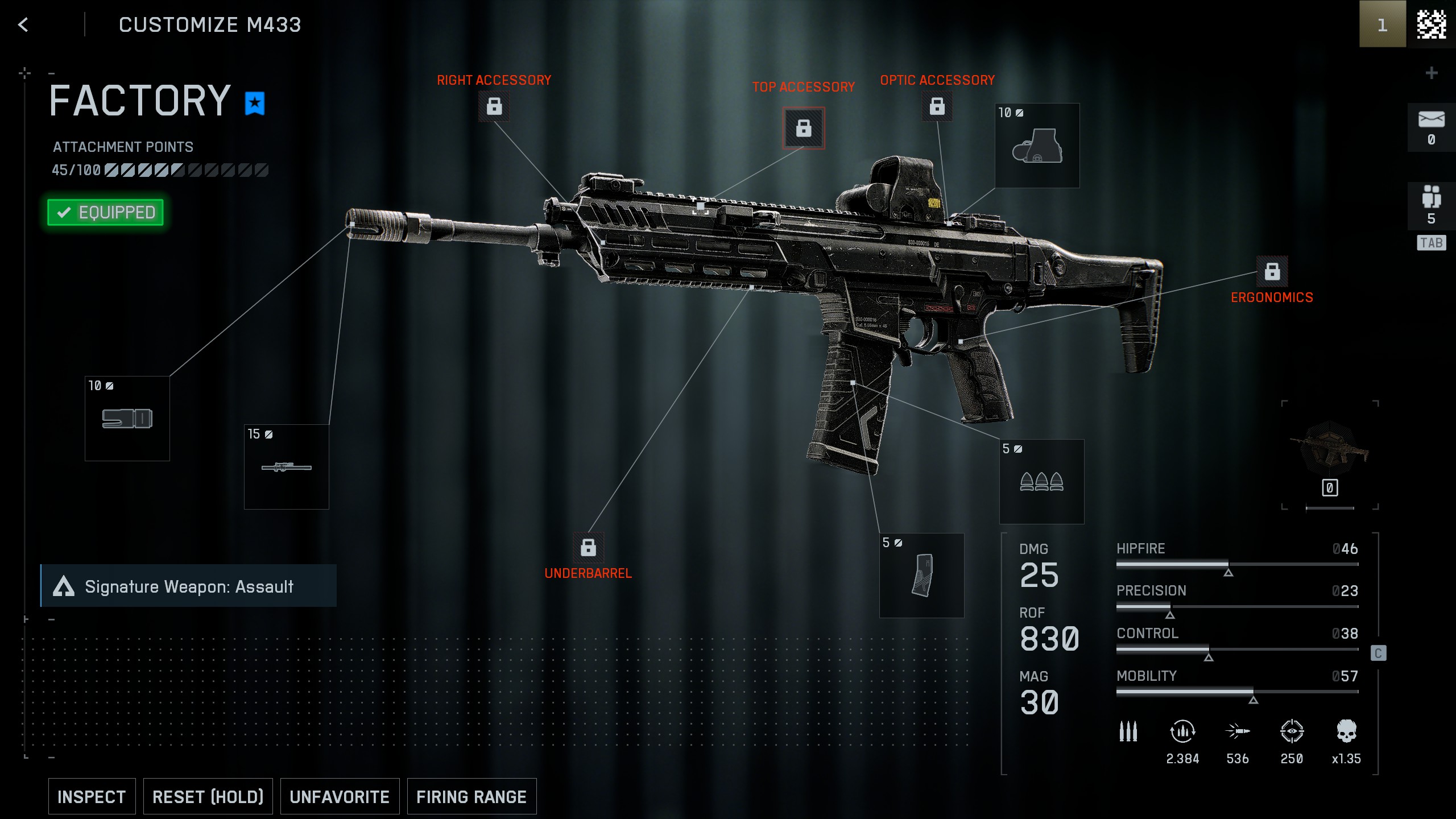The height and width of the screenshot is (819, 1456).
Task: Select the weapon skin preview thumbnail
Action: [1330, 449]
